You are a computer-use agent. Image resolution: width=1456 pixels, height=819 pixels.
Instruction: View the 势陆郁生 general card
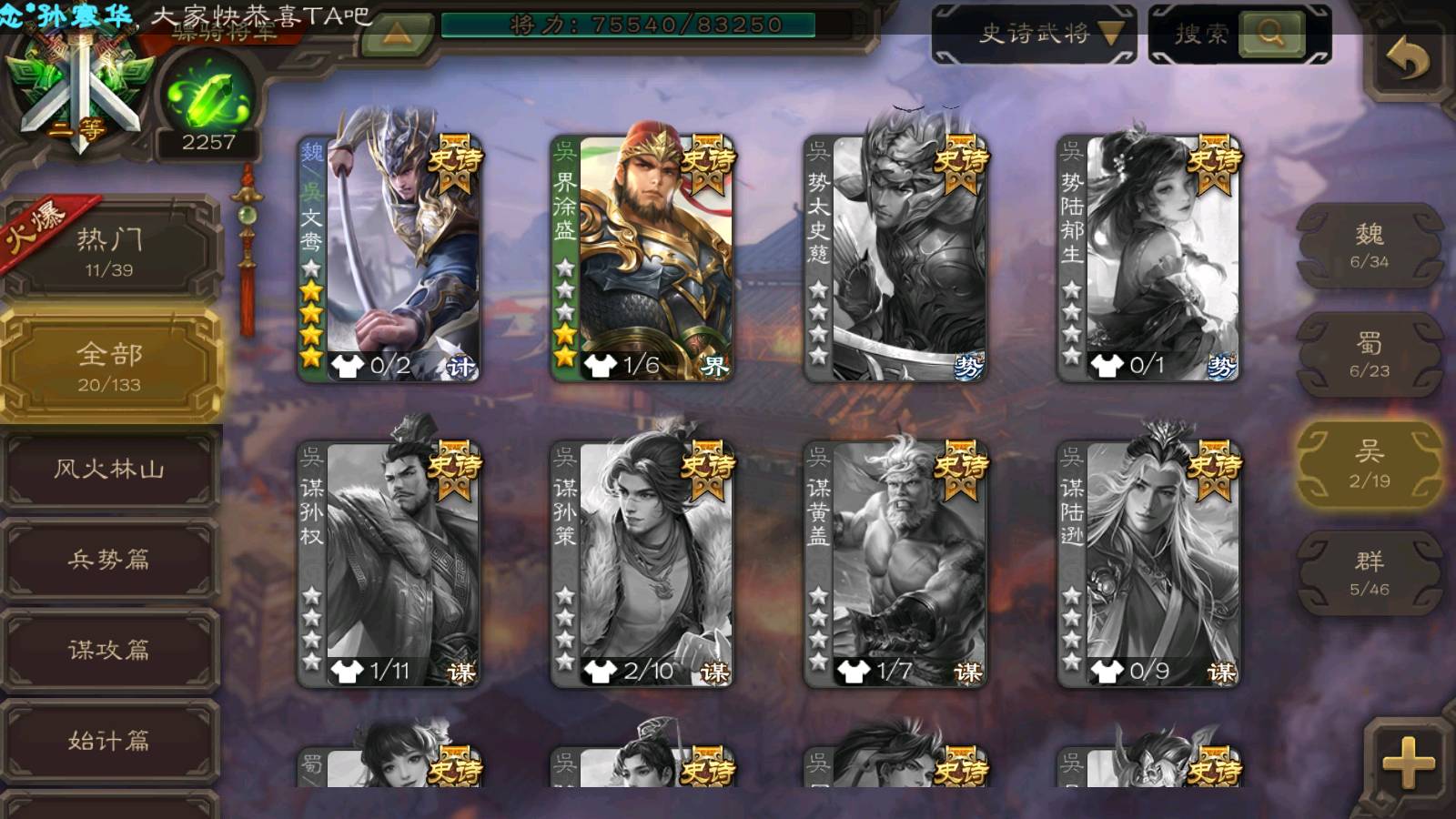1148,259
